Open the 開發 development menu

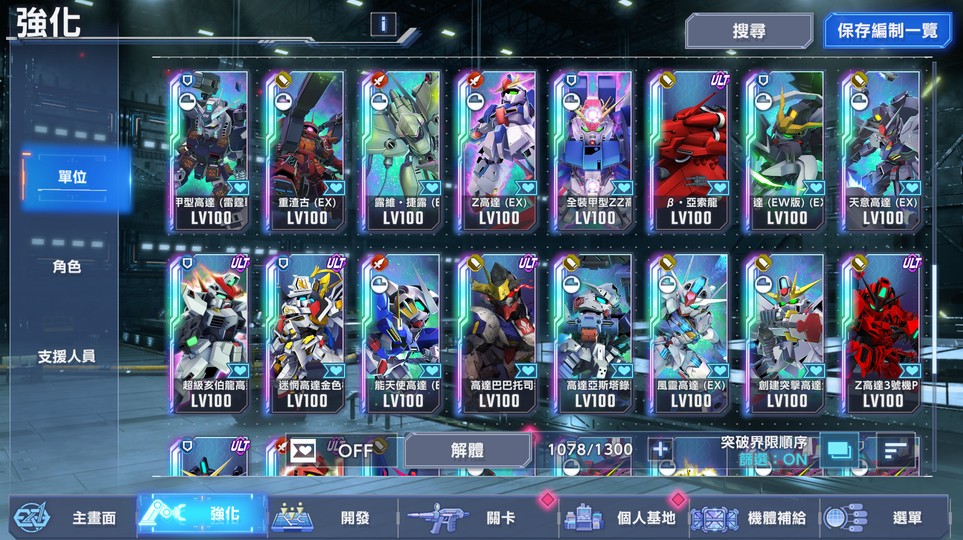pos(332,517)
